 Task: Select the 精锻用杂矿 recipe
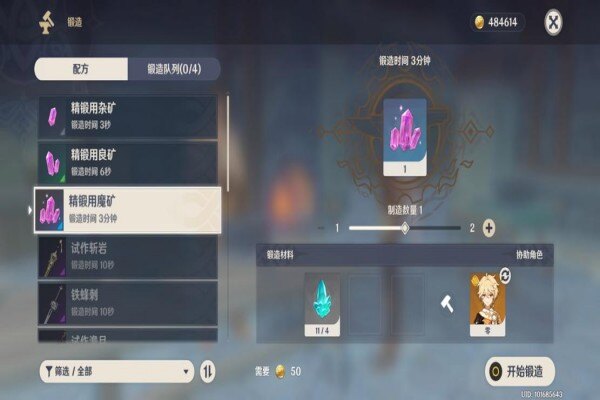(x=126, y=117)
